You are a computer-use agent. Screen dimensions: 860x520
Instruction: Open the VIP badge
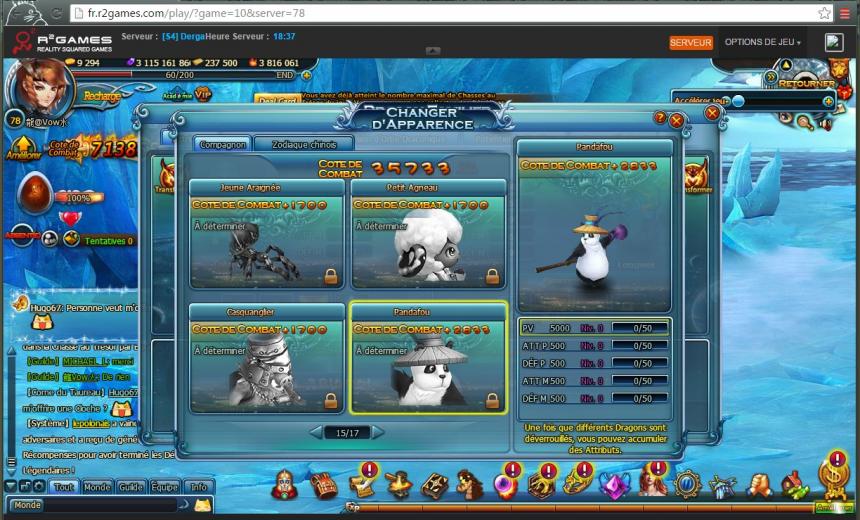click(203, 94)
